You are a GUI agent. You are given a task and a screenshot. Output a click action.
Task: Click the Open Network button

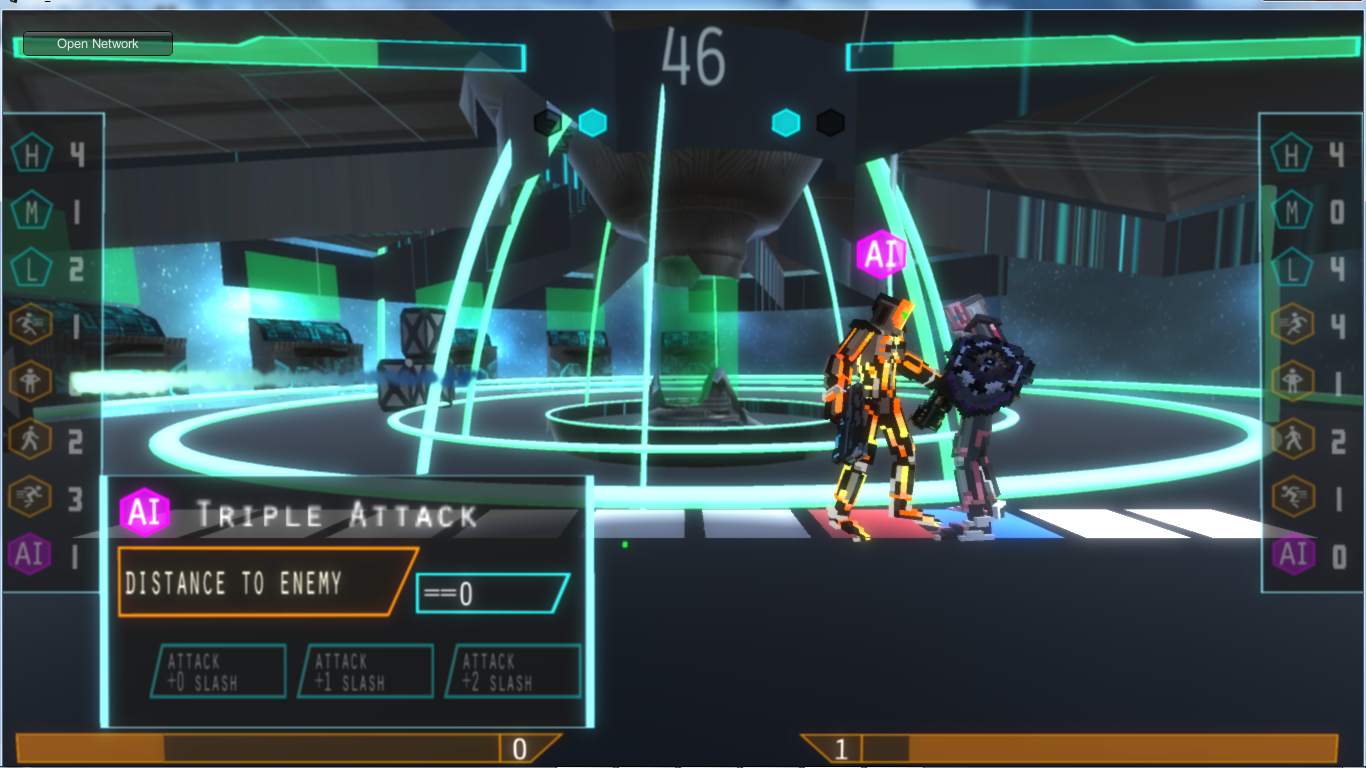point(98,44)
